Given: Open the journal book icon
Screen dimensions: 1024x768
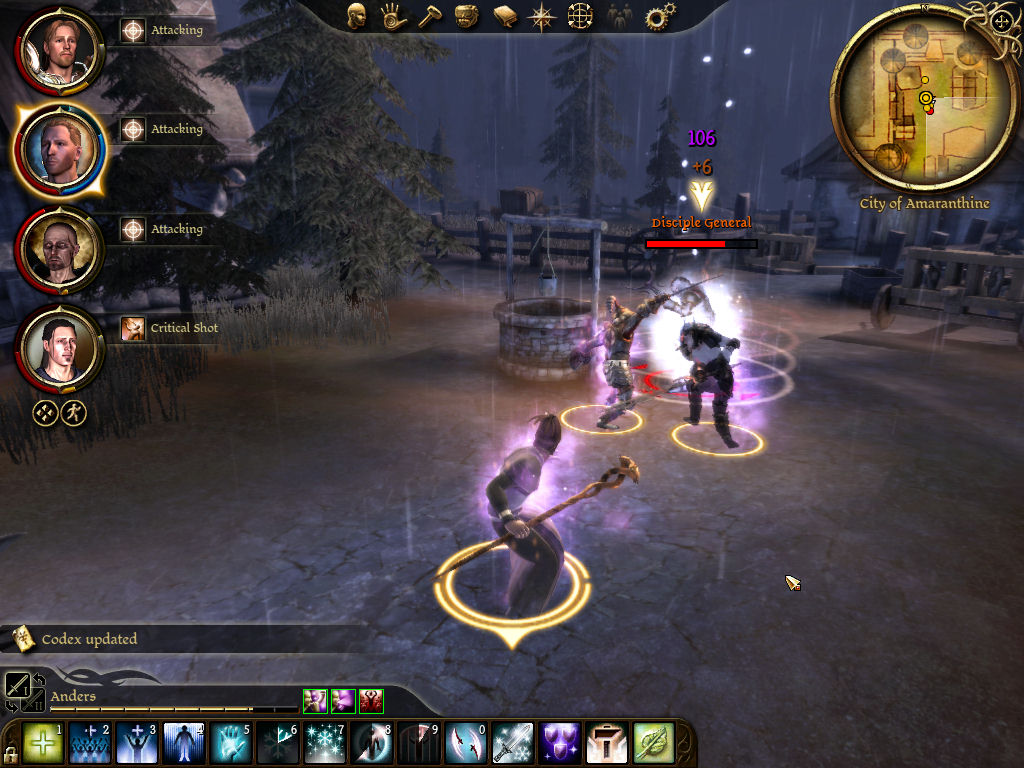Looking at the screenshot, I should pyautogui.click(x=504, y=16).
